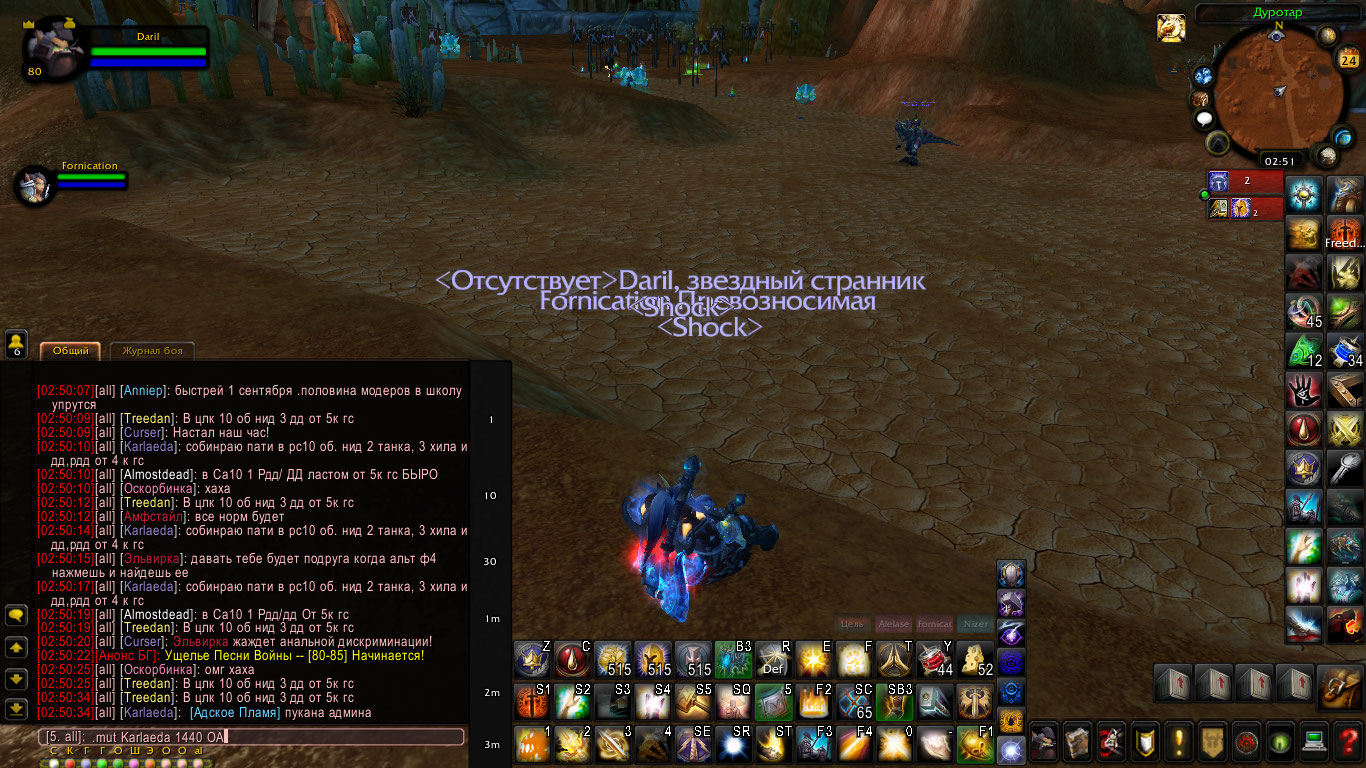Screen dimensions: 1366x768
Task: Open the chat menu speech bubble button
Action: click(16, 615)
